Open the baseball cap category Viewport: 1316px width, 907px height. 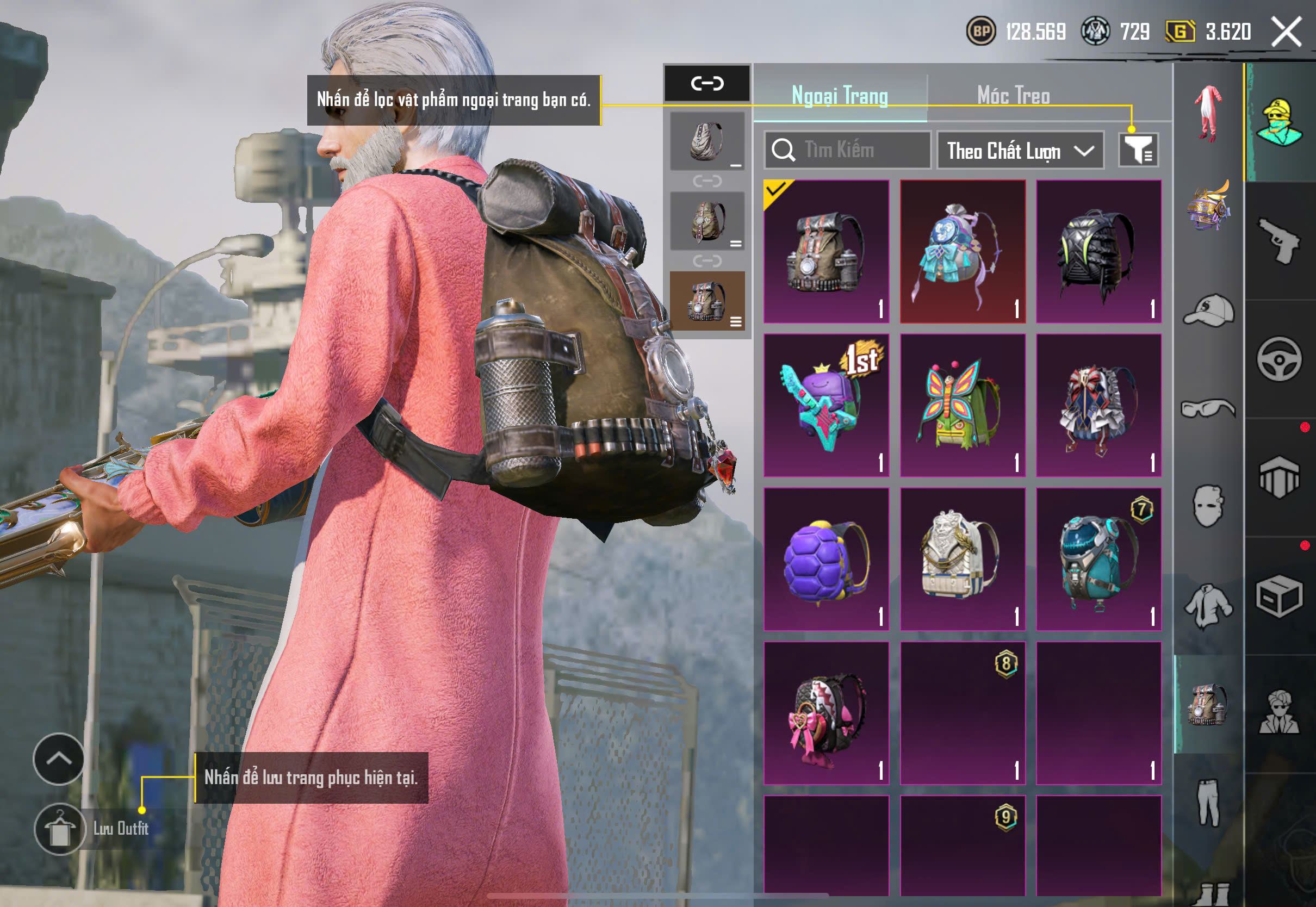(x=1209, y=310)
